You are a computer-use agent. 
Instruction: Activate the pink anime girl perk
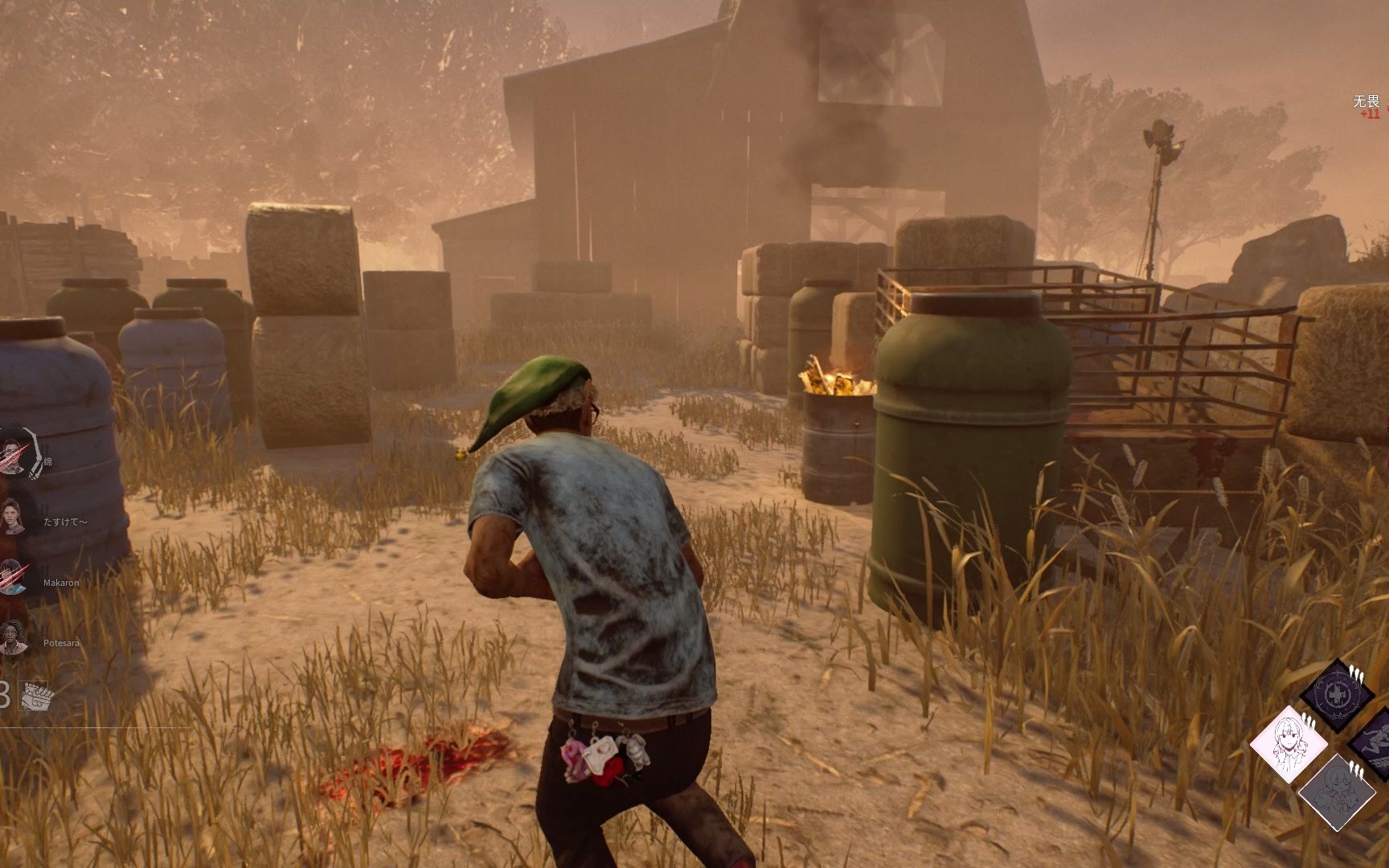[x=1288, y=744]
